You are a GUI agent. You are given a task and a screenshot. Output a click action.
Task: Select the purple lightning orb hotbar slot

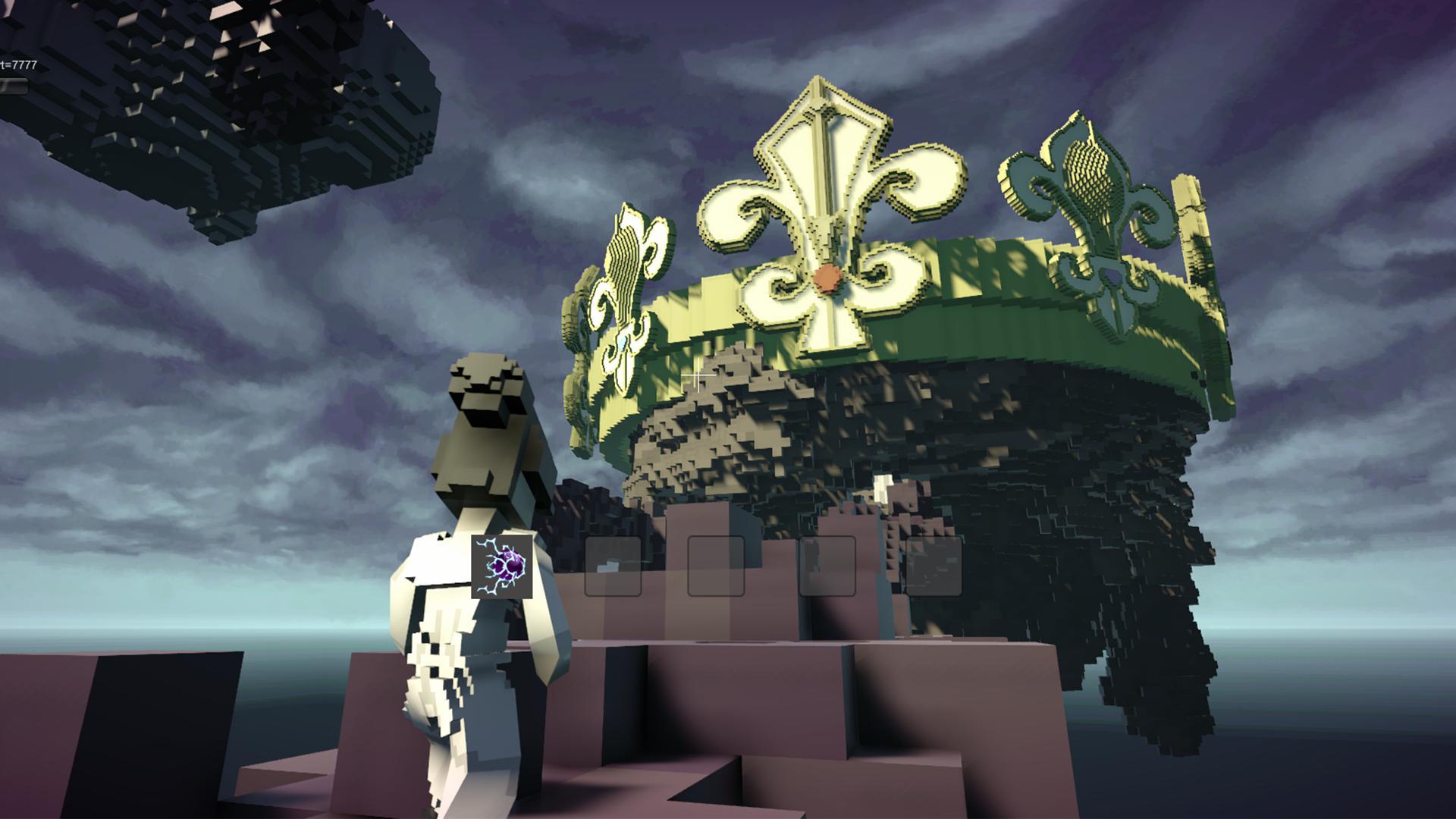point(502,566)
